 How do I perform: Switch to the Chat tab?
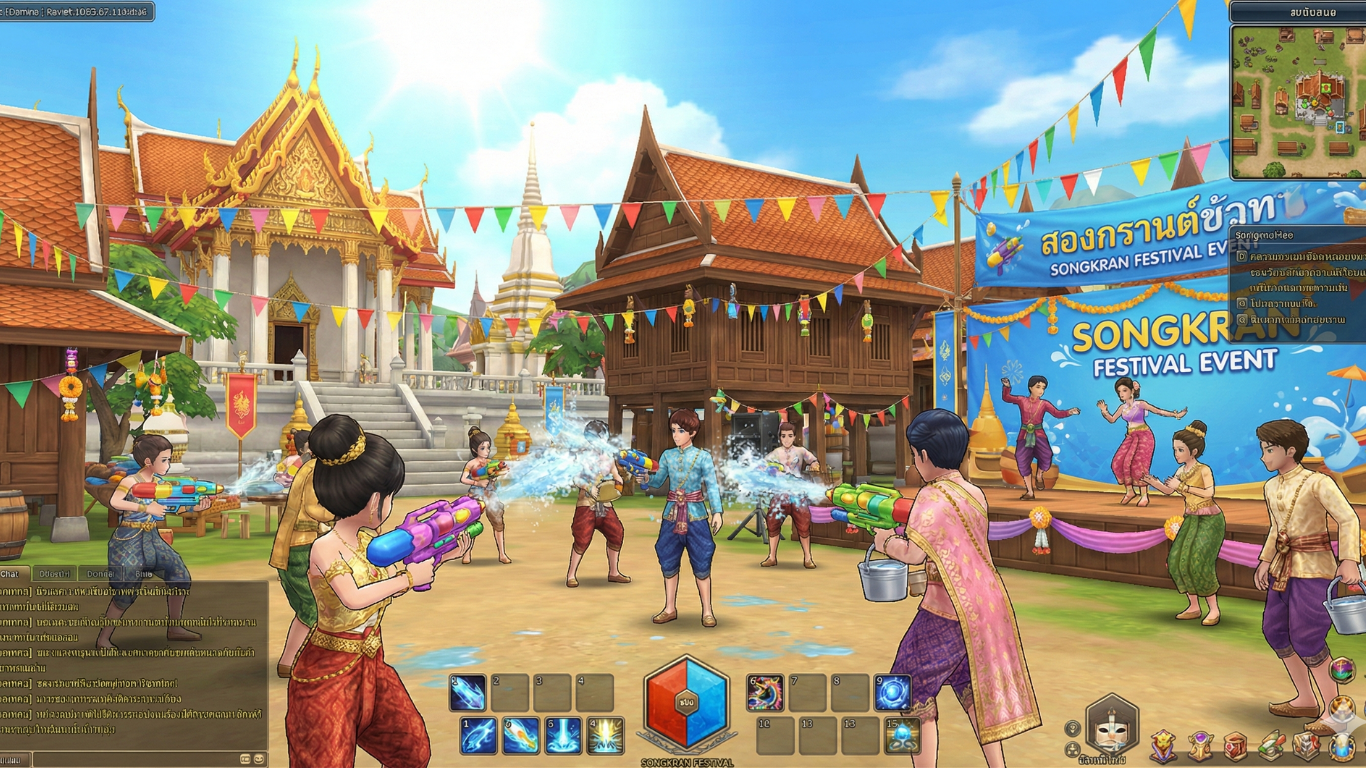click(x=12, y=574)
